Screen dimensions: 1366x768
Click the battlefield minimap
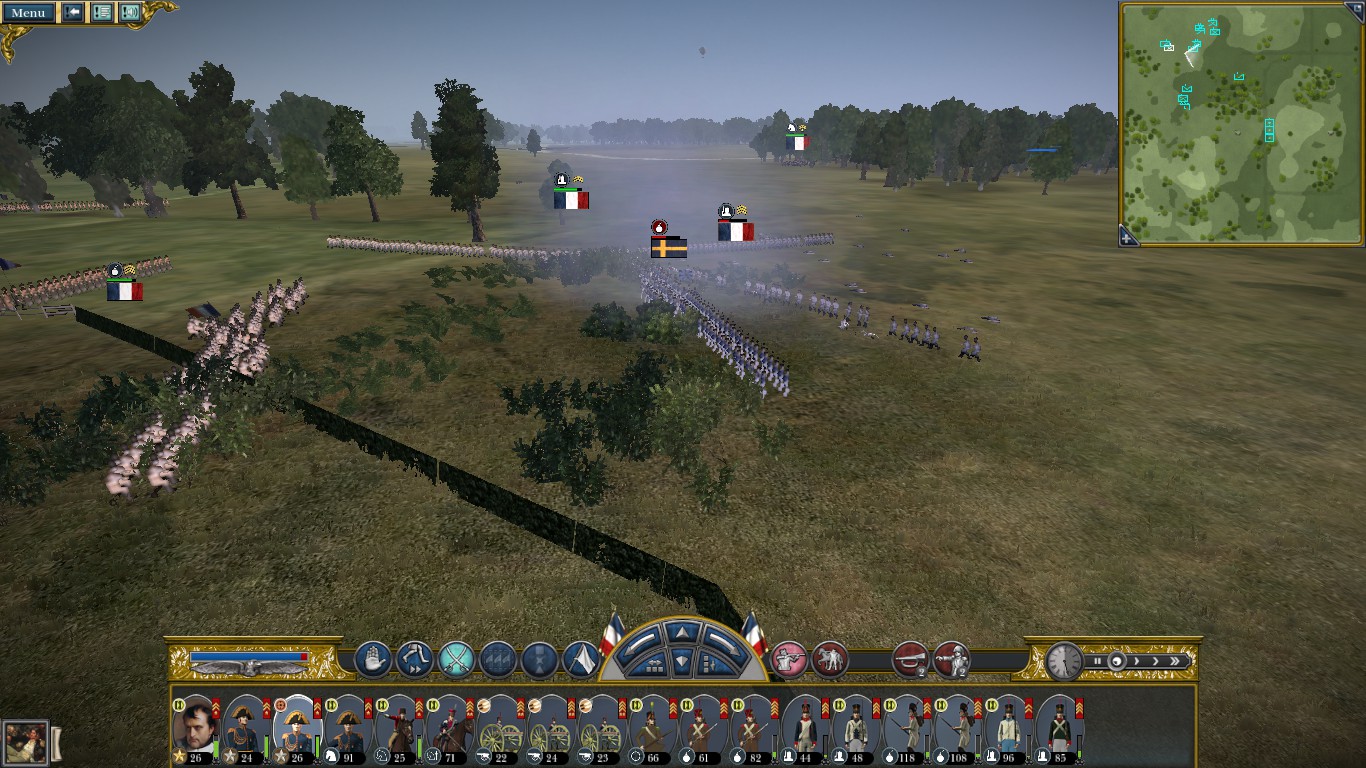1241,122
